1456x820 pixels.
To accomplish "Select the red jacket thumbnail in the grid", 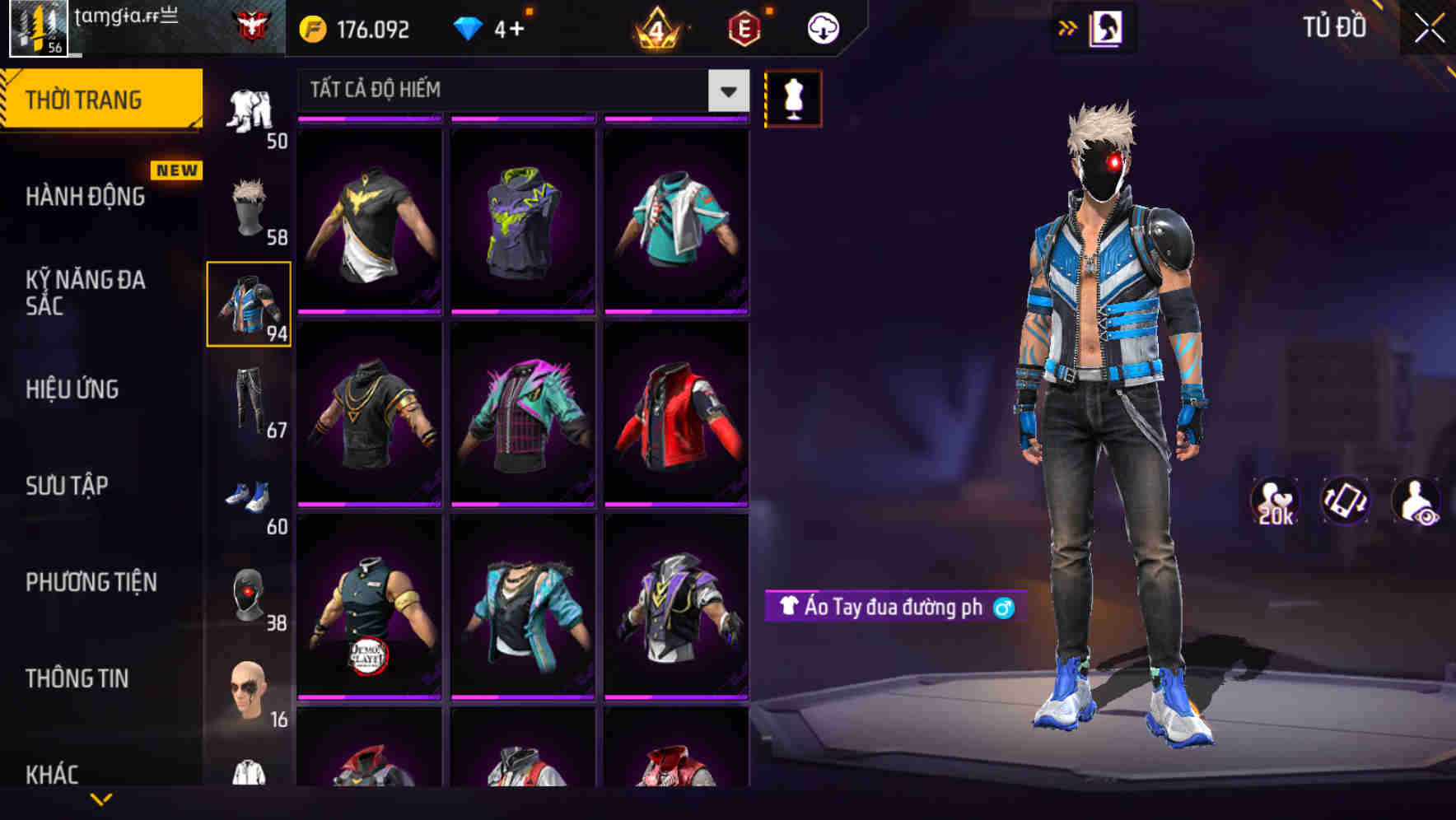I will 678,416.
